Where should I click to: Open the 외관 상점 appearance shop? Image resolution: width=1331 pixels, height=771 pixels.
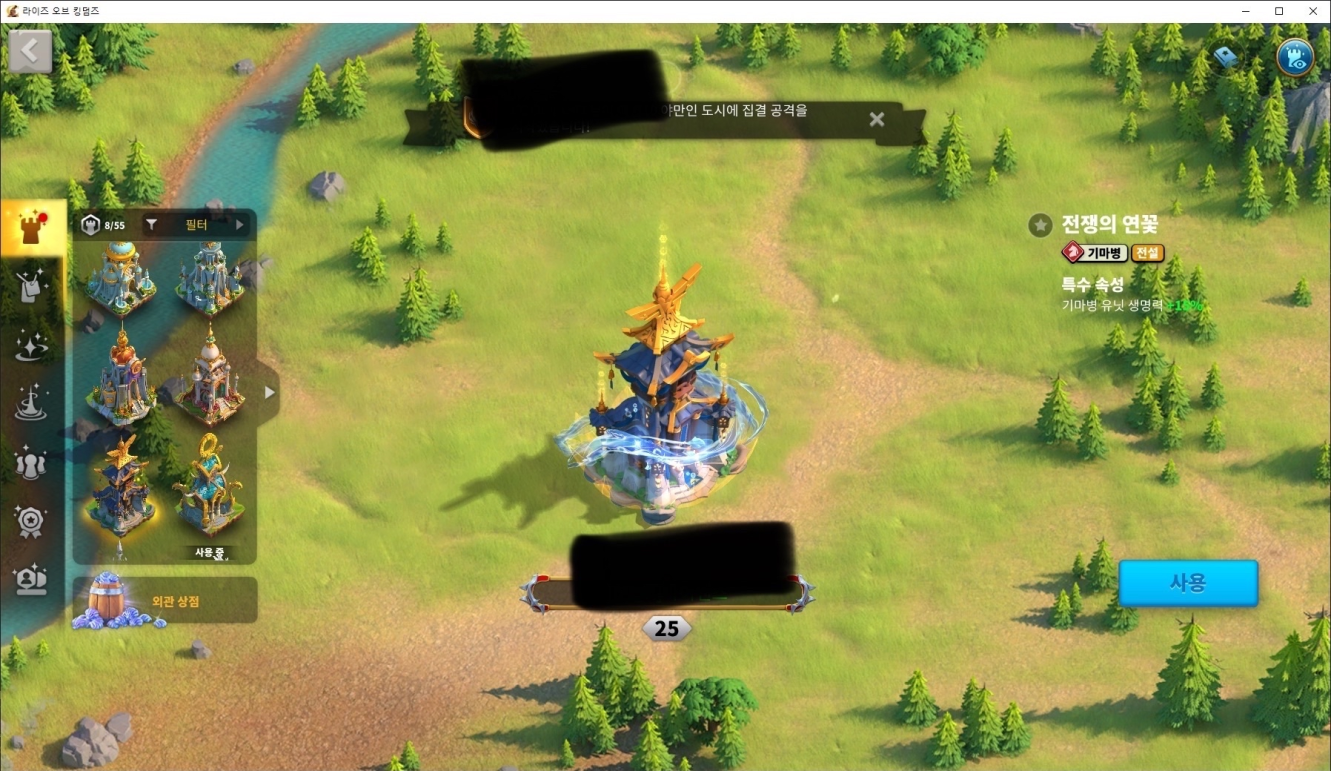165,601
